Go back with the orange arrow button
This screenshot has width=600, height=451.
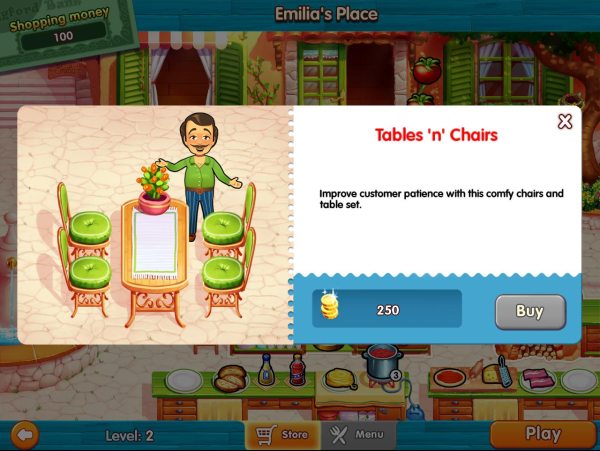[x=23, y=435]
